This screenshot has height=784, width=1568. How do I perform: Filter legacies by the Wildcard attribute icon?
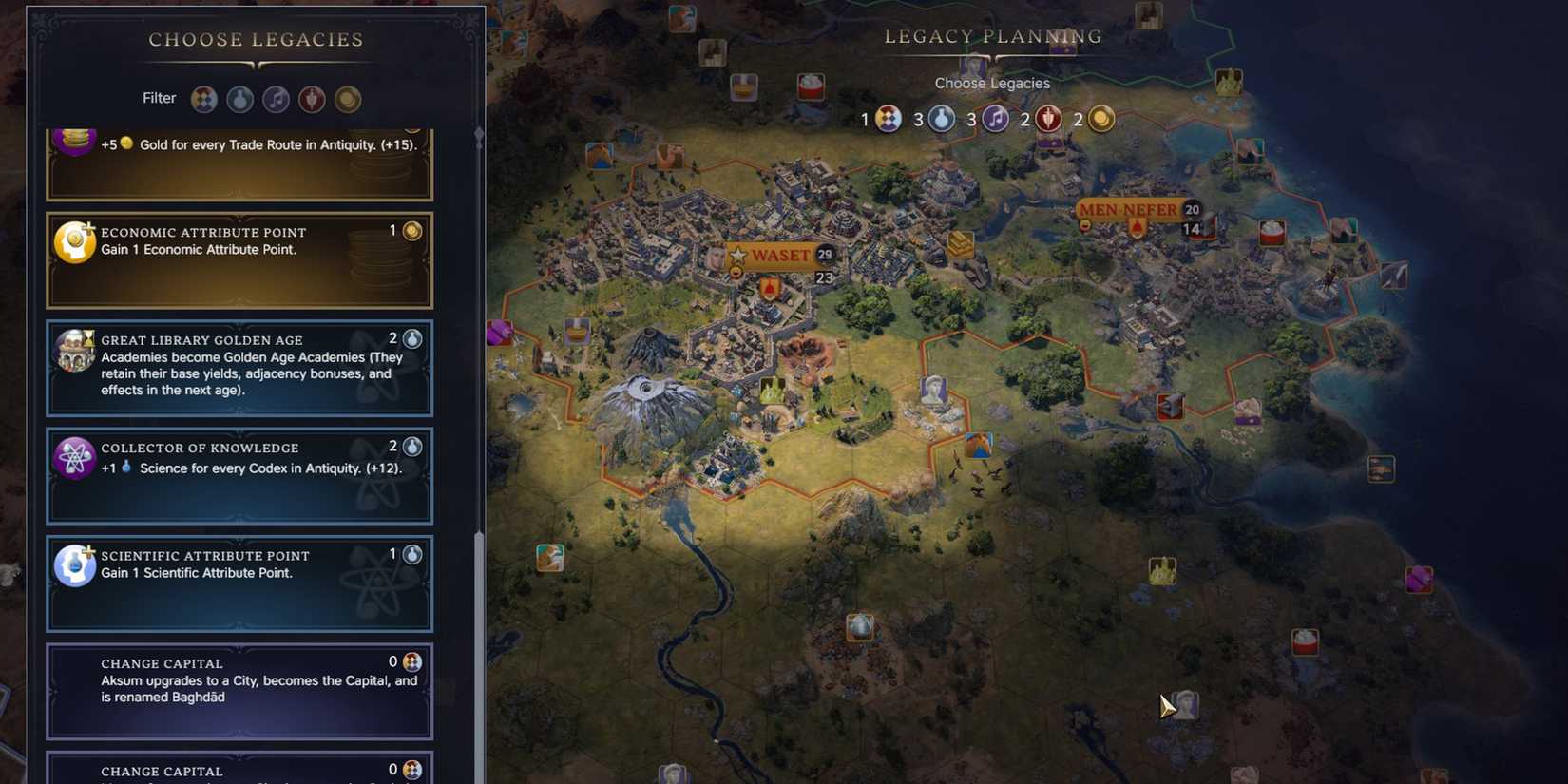[x=203, y=99]
